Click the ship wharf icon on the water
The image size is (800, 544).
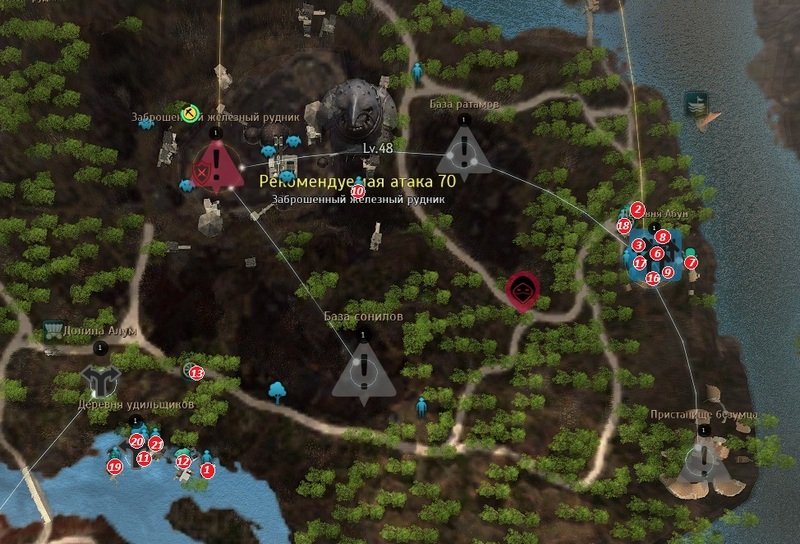(x=698, y=103)
